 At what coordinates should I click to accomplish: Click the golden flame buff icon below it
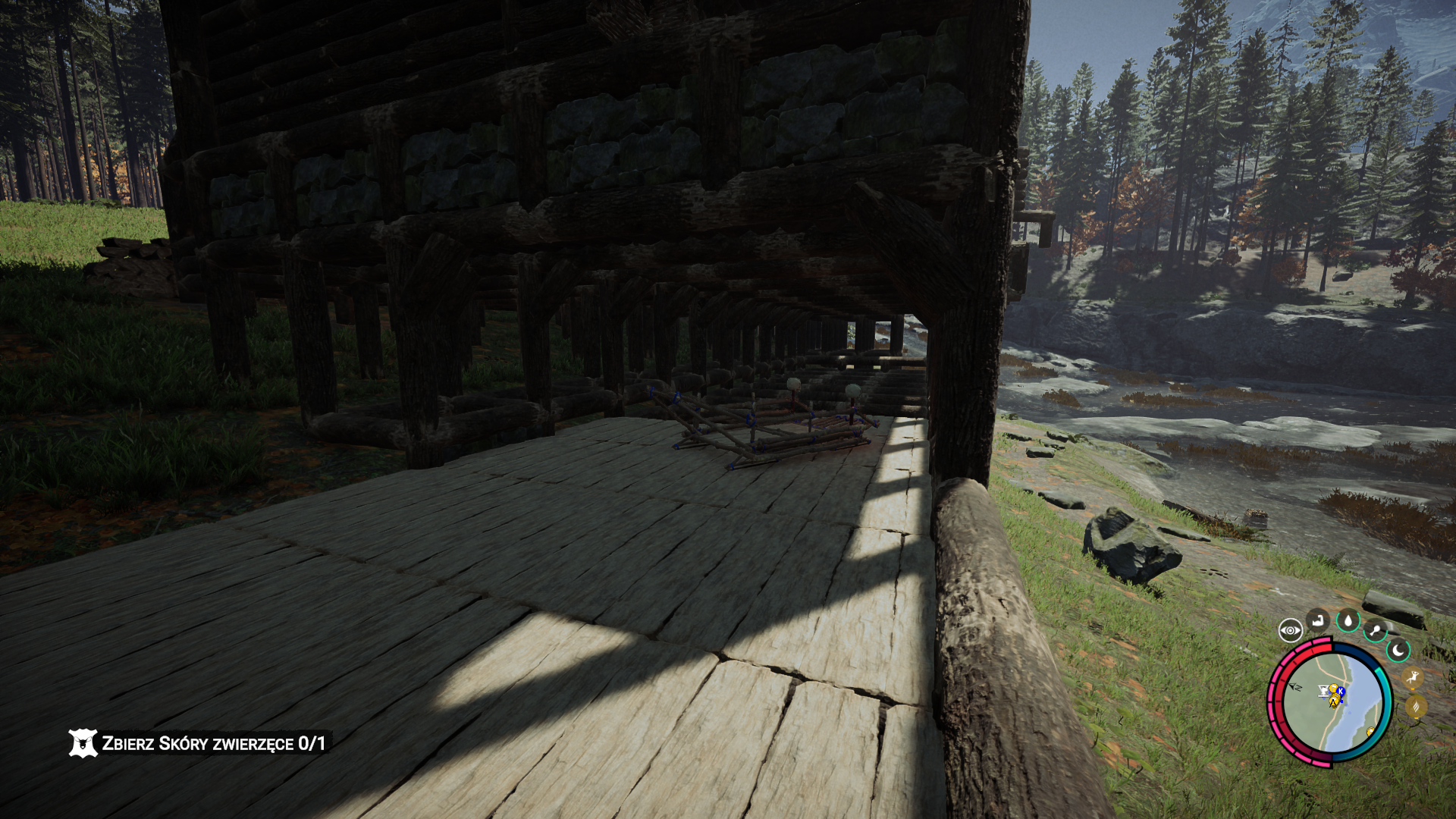(1418, 705)
